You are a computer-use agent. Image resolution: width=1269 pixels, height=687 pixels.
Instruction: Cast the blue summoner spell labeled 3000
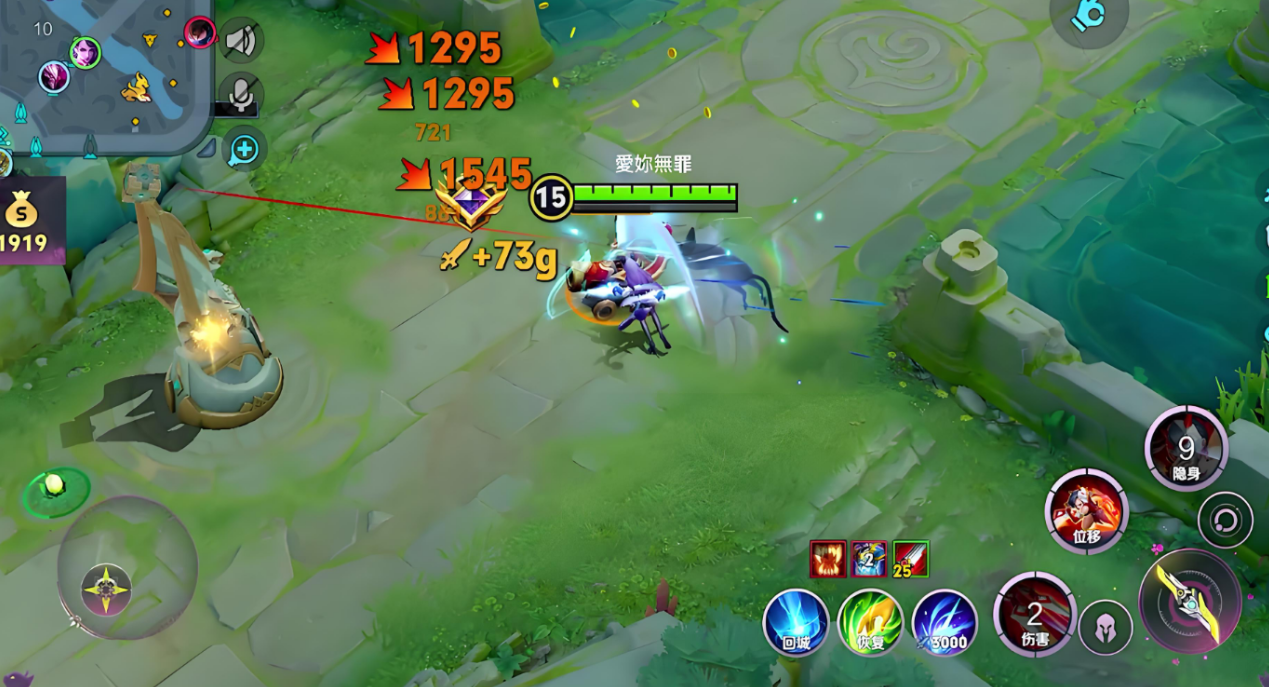click(x=944, y=623)
